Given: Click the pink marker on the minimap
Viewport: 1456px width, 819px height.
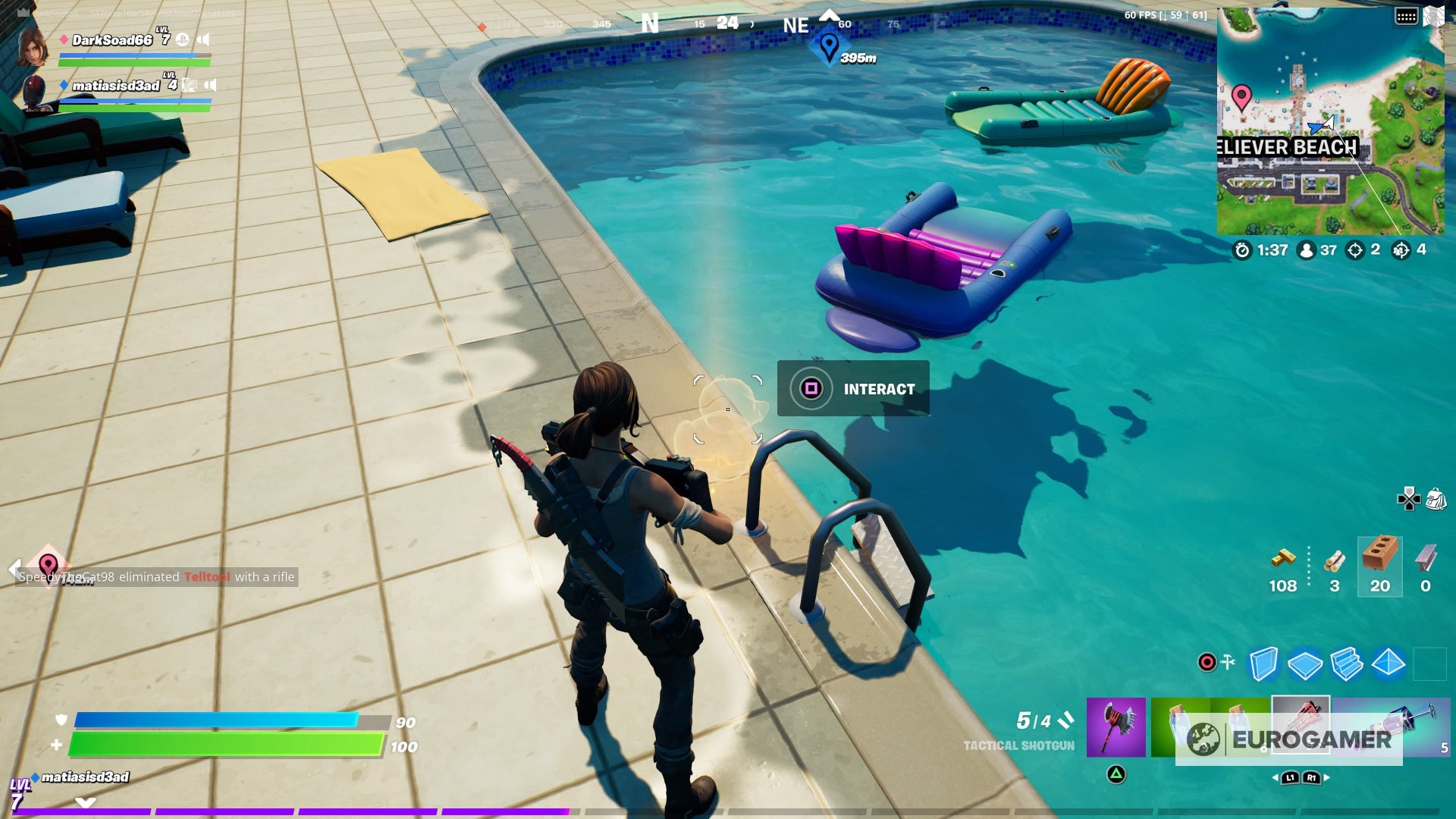Looking at the screenshot, I should [x=1242, y=99].
